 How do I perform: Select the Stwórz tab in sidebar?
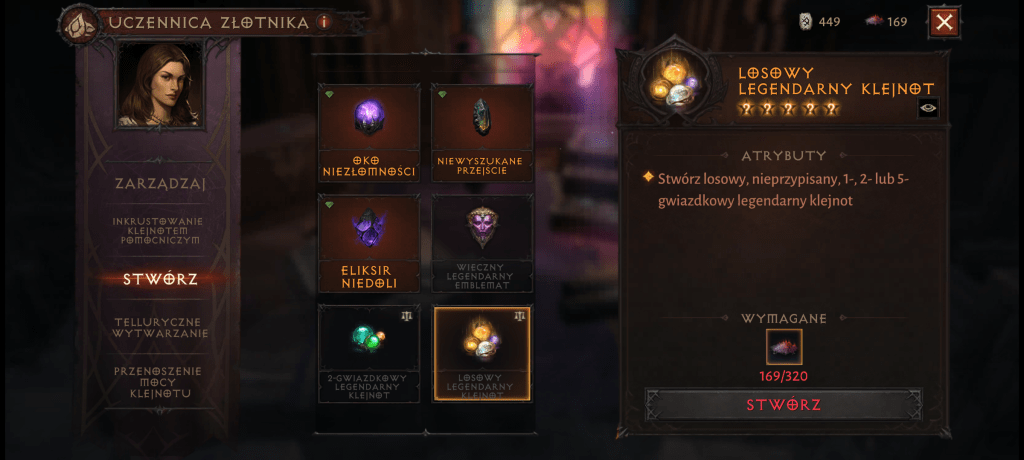point(160,279)
